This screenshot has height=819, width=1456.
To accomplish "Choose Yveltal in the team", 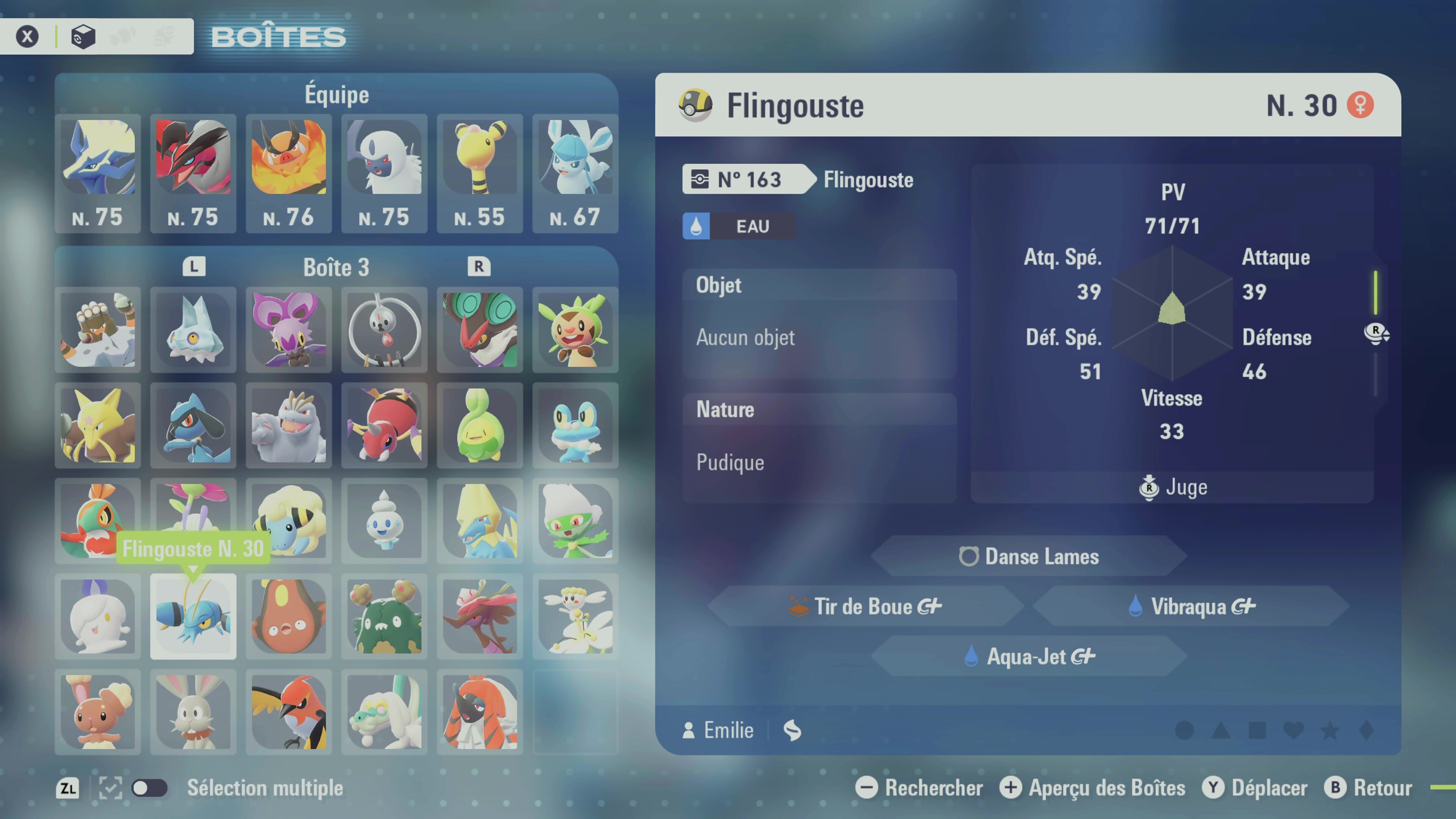I will pos(193,173).
